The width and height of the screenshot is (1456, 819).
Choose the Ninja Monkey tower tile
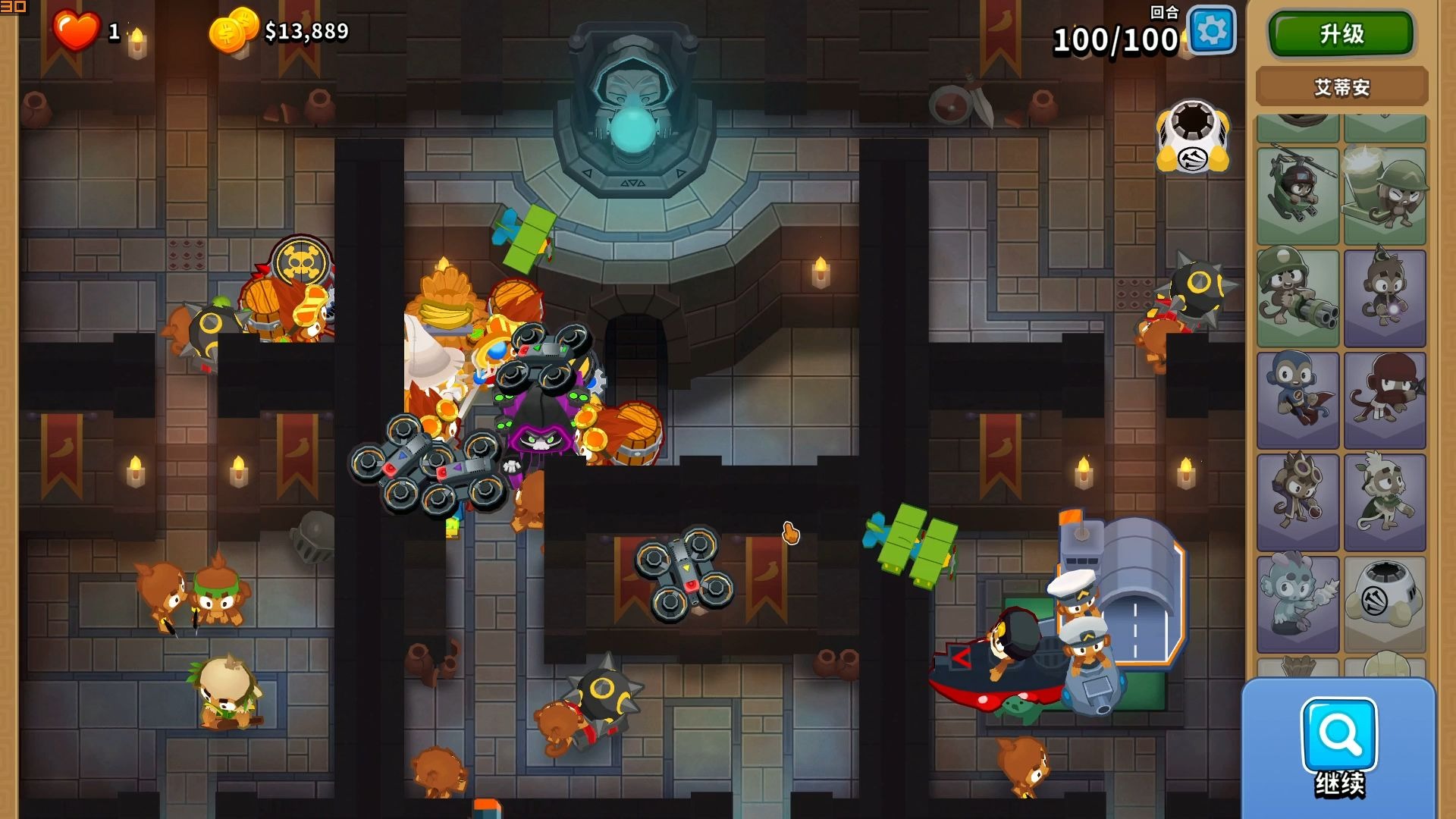click(x=1385, y=400)
